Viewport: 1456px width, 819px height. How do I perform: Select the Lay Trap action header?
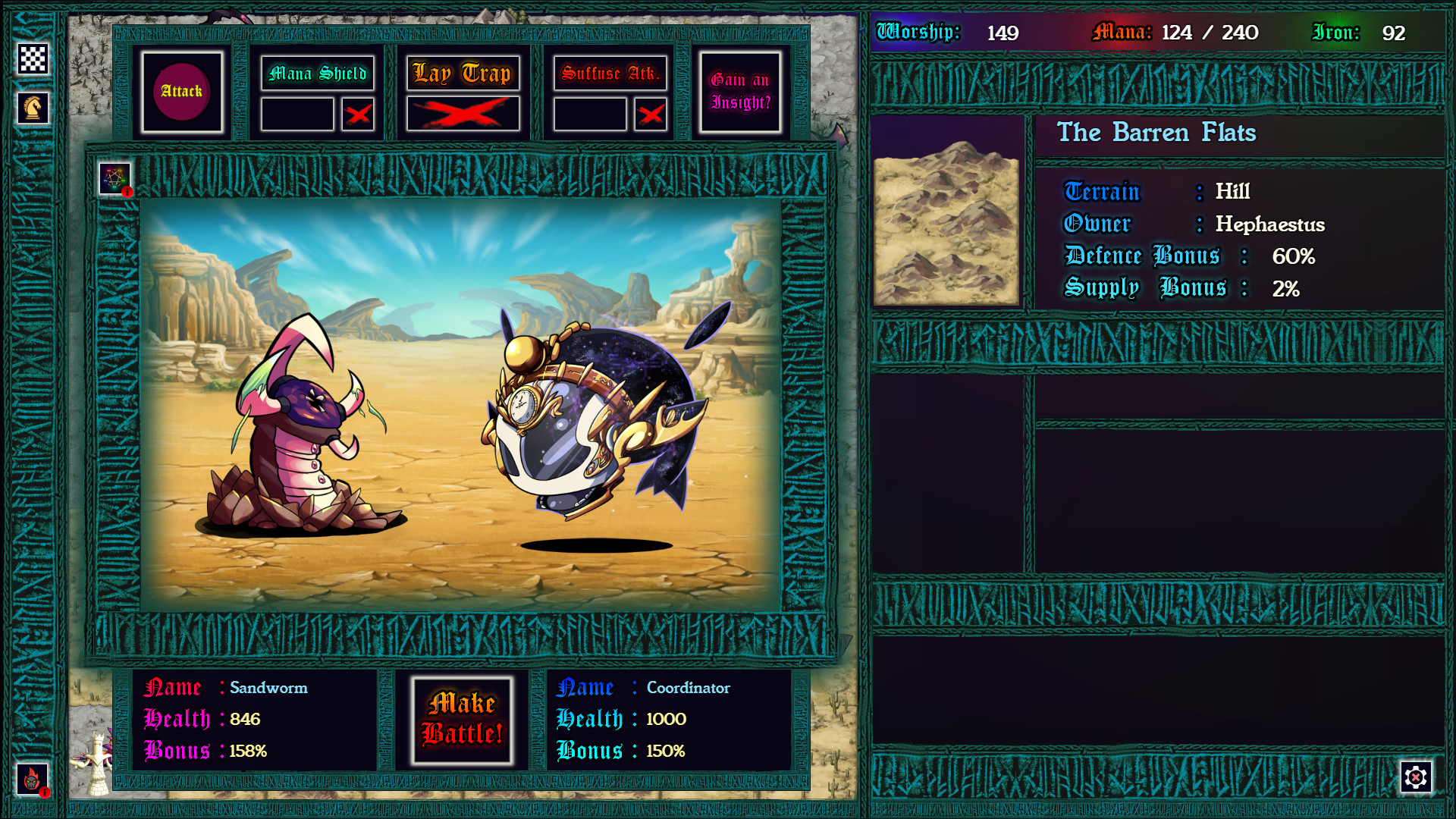(x=463, y=74)
